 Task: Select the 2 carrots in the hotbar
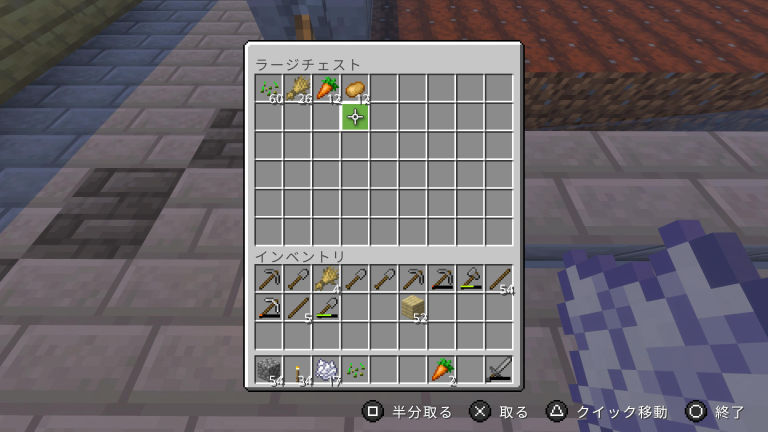[442, 370]
